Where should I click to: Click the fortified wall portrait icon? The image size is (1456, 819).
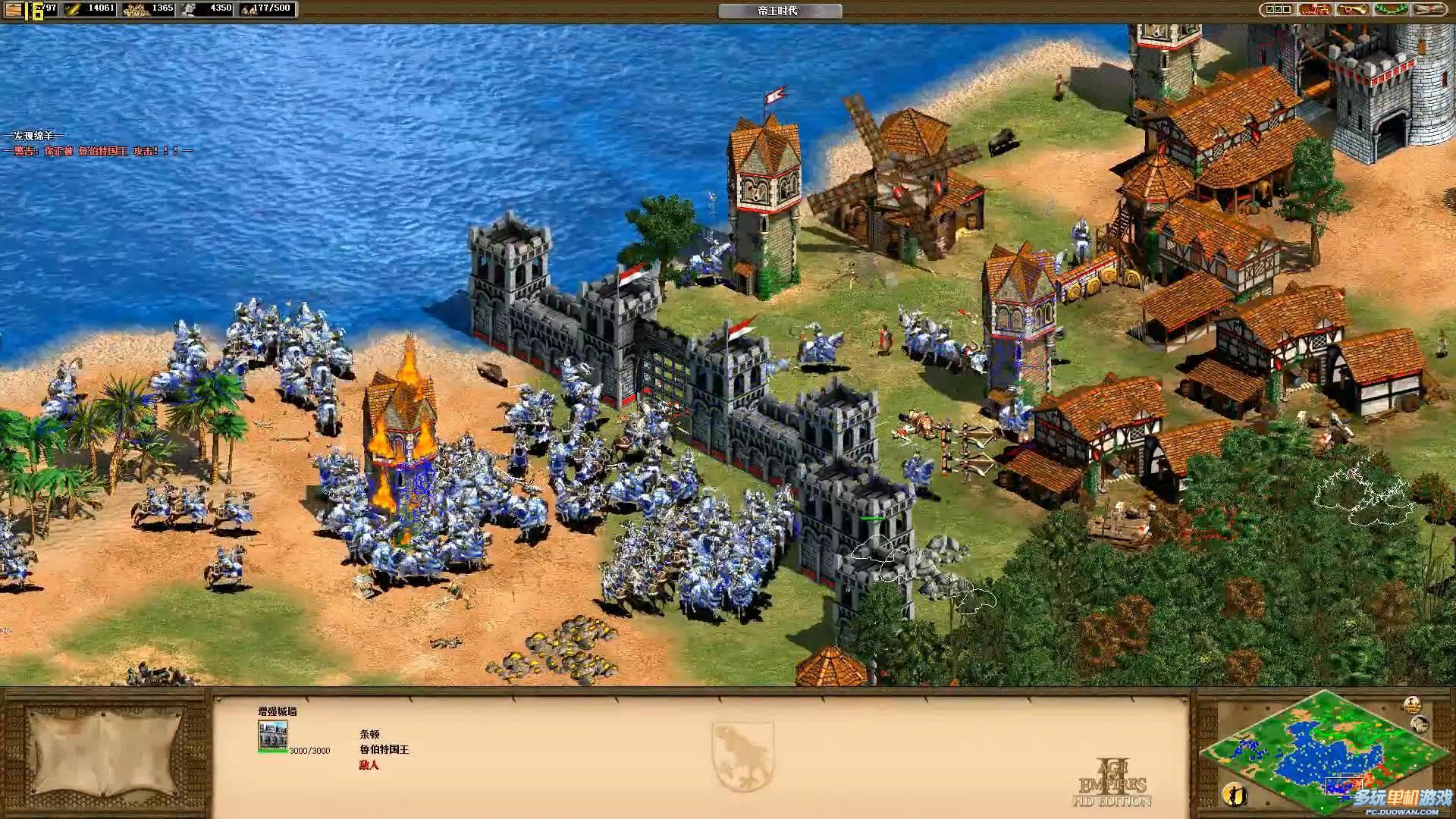click(x=272, y=736)
